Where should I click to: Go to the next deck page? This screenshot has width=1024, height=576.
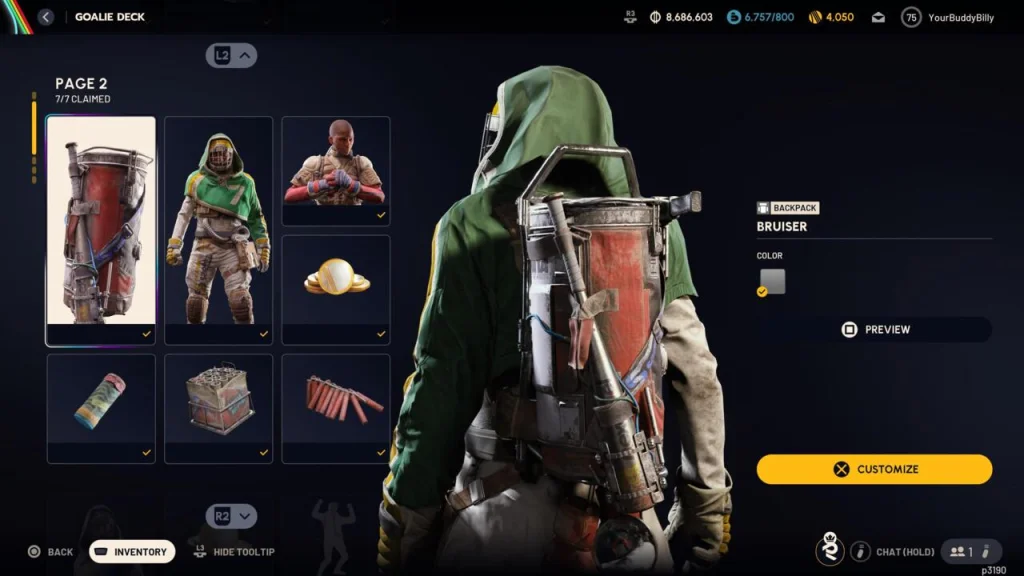click(232, 516)
